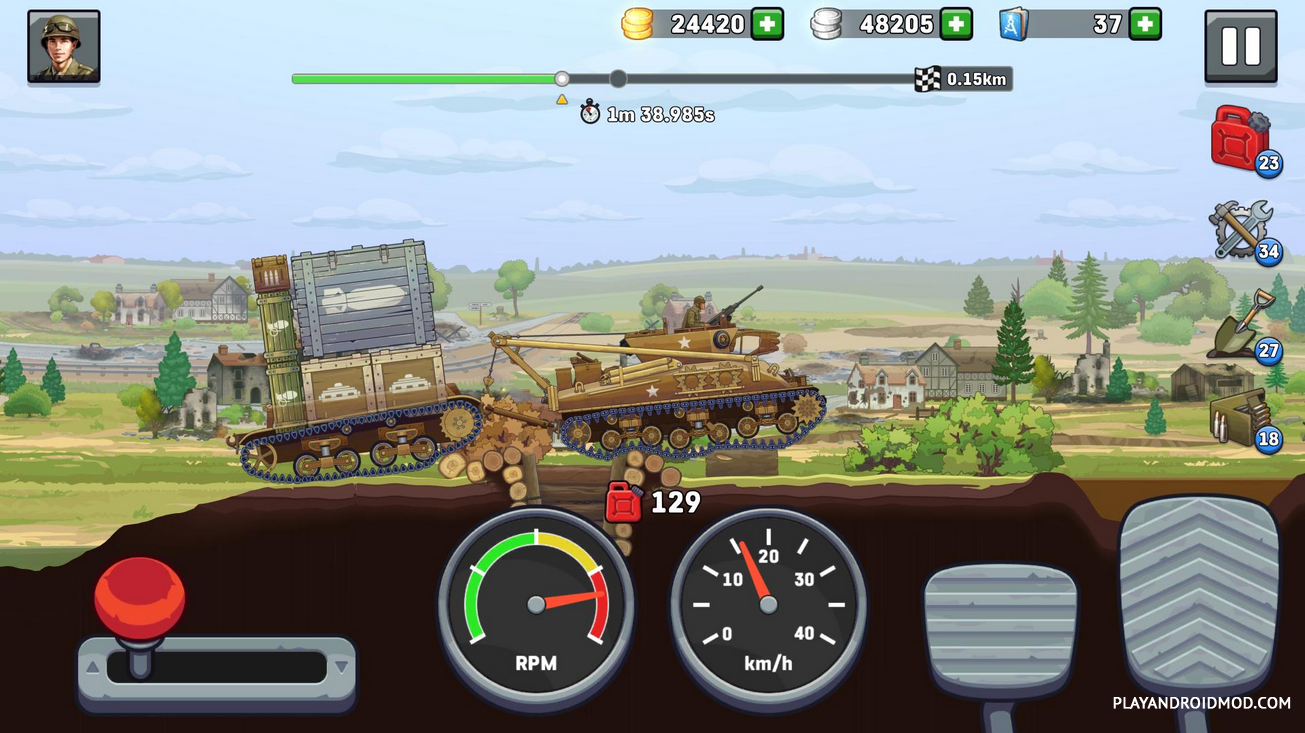The width and height of the screenshot is (1305, 733).
Task: Pause the game
Action: (x=1240, y=45)
